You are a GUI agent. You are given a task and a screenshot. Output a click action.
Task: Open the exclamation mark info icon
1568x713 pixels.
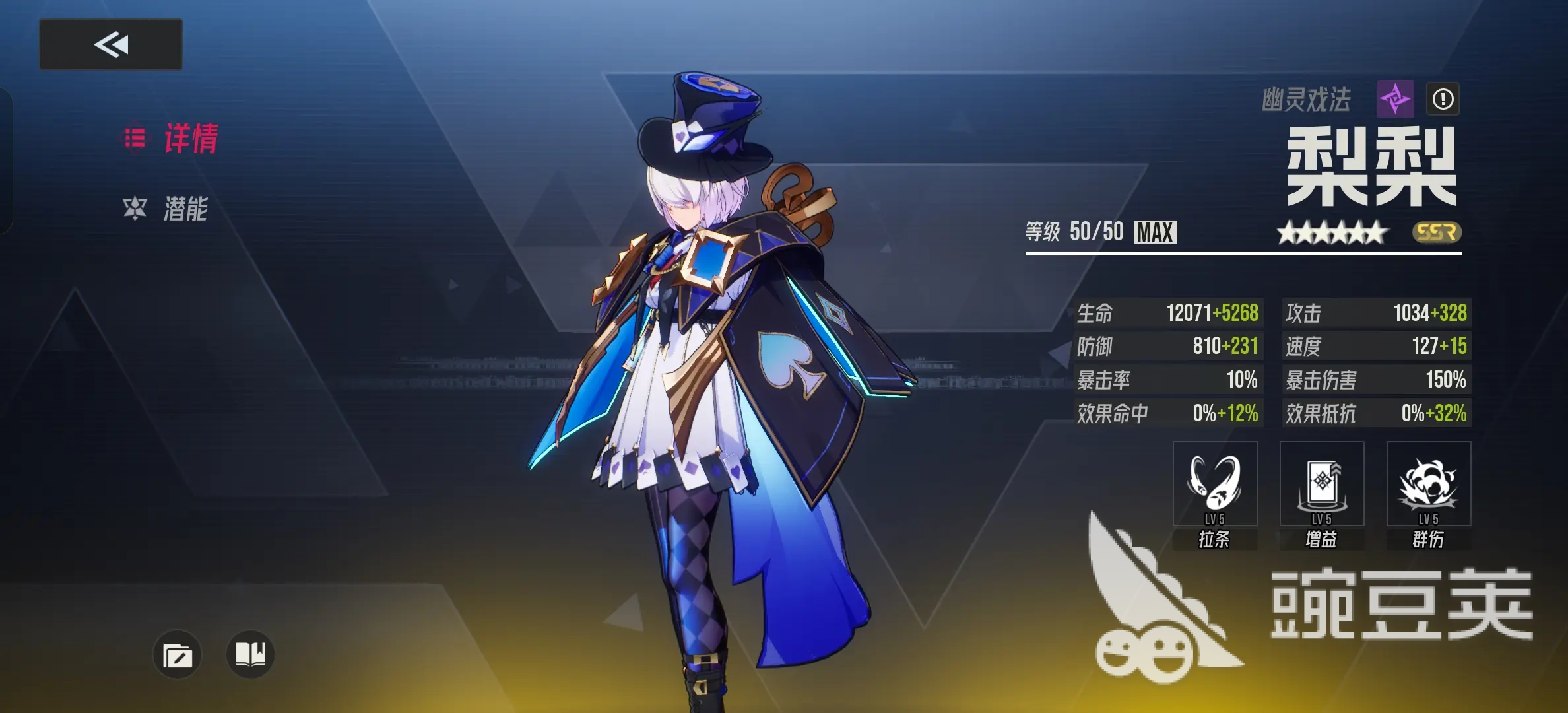(x=1442, y=100)
